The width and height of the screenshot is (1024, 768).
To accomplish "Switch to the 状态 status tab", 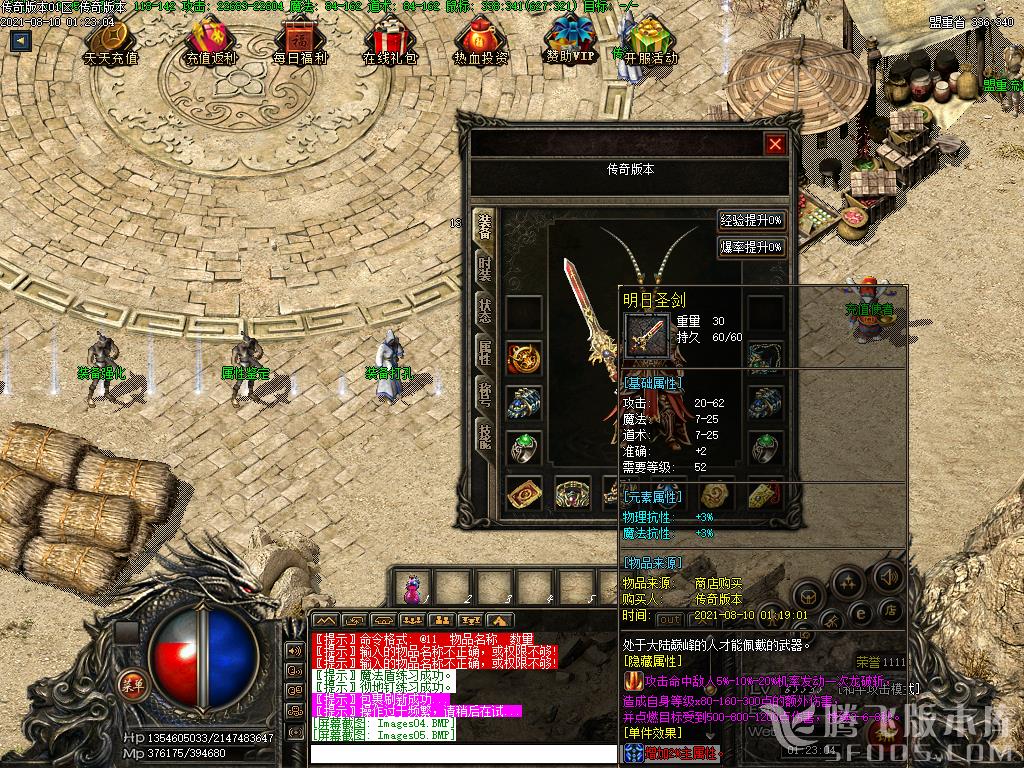I will (484, 309).
